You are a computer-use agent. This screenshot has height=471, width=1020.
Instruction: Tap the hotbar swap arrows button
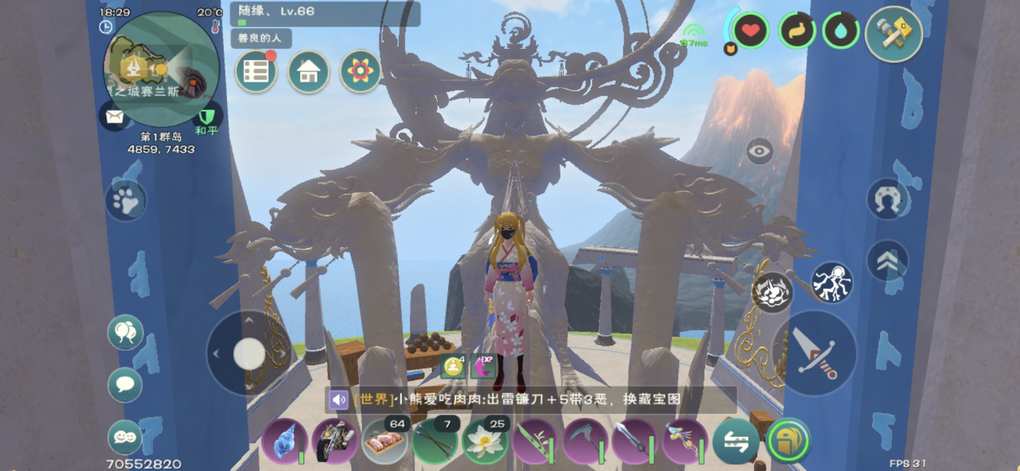(734, 440)
